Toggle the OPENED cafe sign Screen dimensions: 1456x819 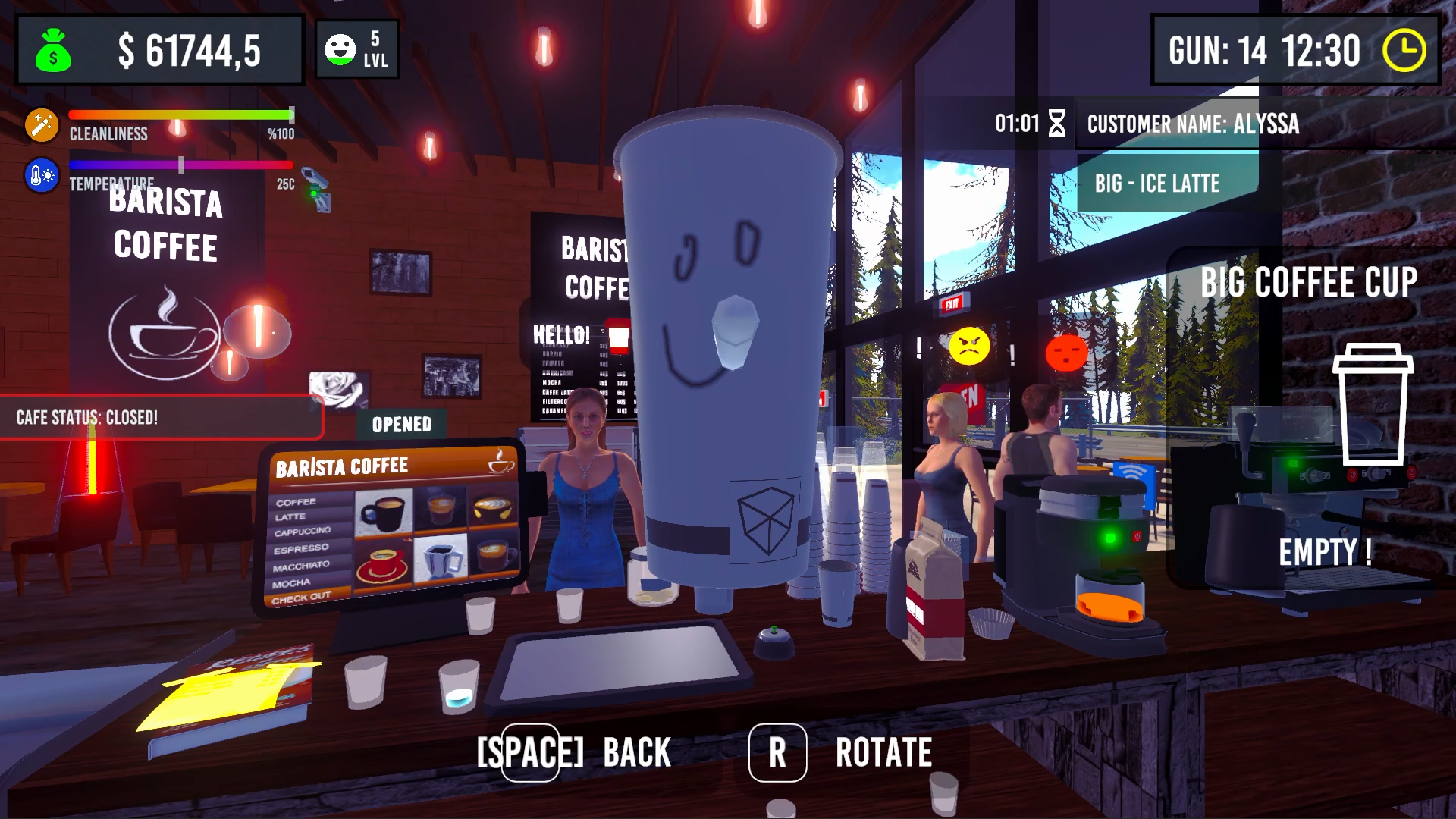point(402,425)
